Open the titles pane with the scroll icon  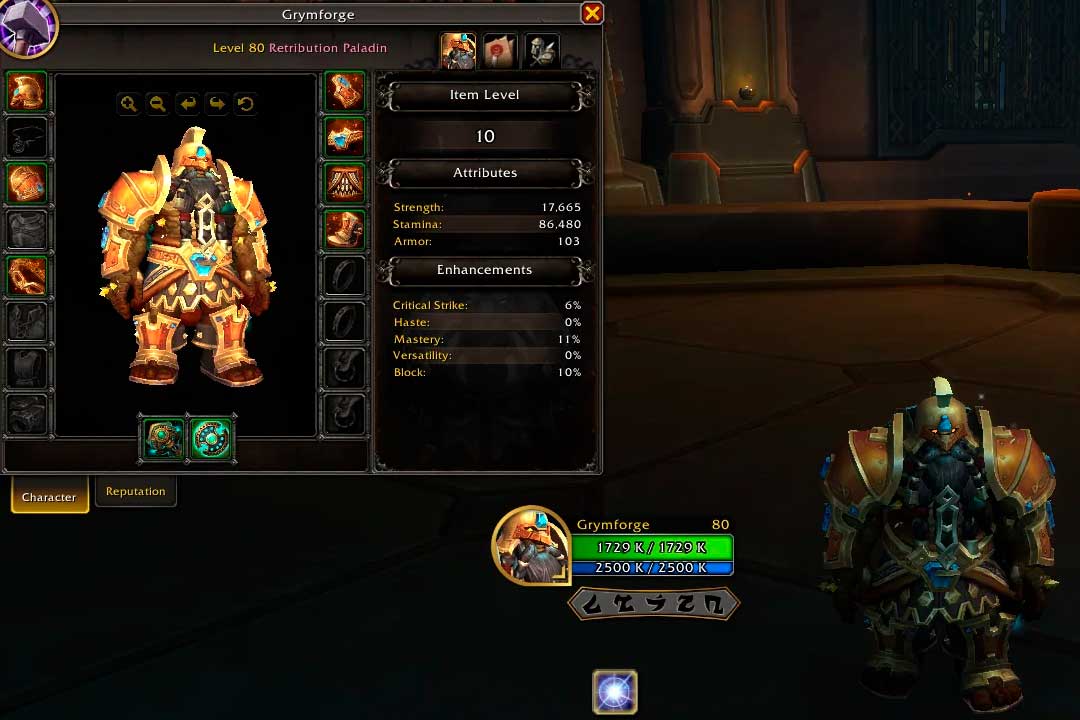500,51
